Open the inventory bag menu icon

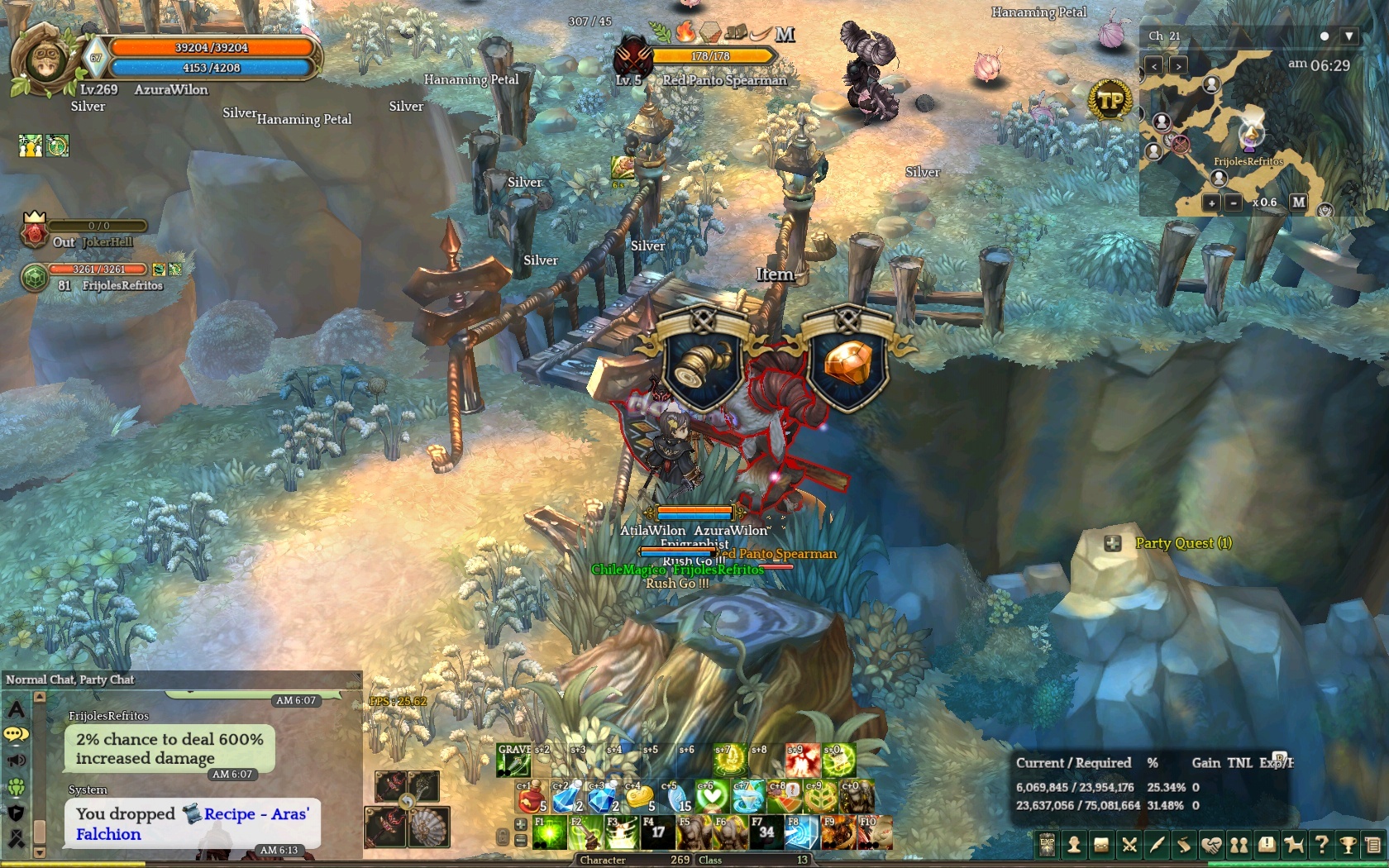pos(1101,845)
